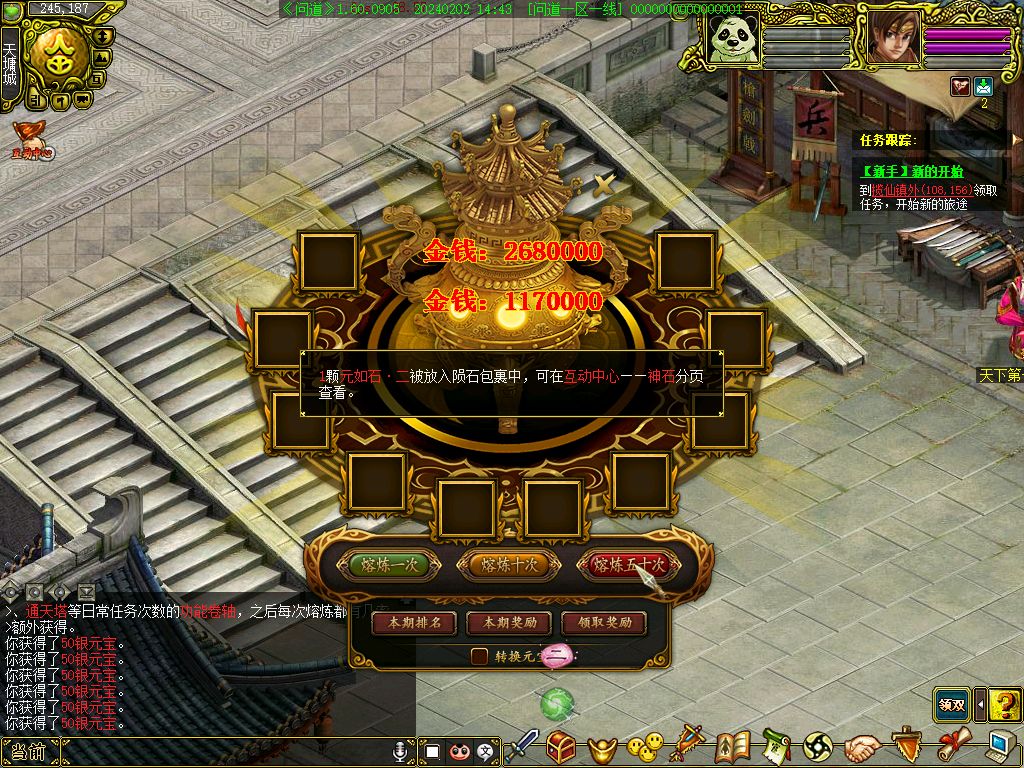Select the sword icon in bottom toolbar
This screenshot has height=768, width=1024.
tap(522, 746)
